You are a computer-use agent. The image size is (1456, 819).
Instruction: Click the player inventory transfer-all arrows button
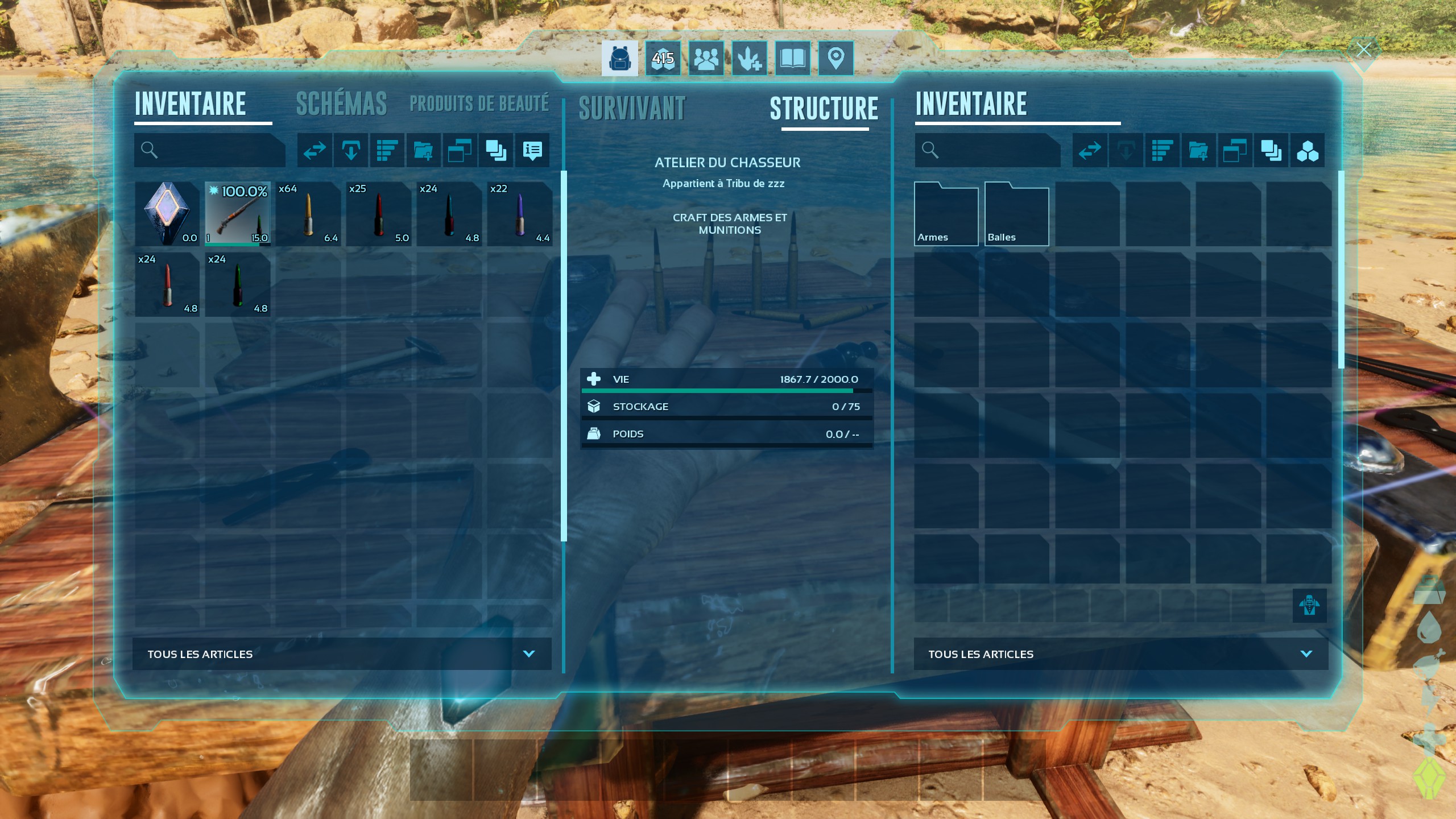(315, 150)
